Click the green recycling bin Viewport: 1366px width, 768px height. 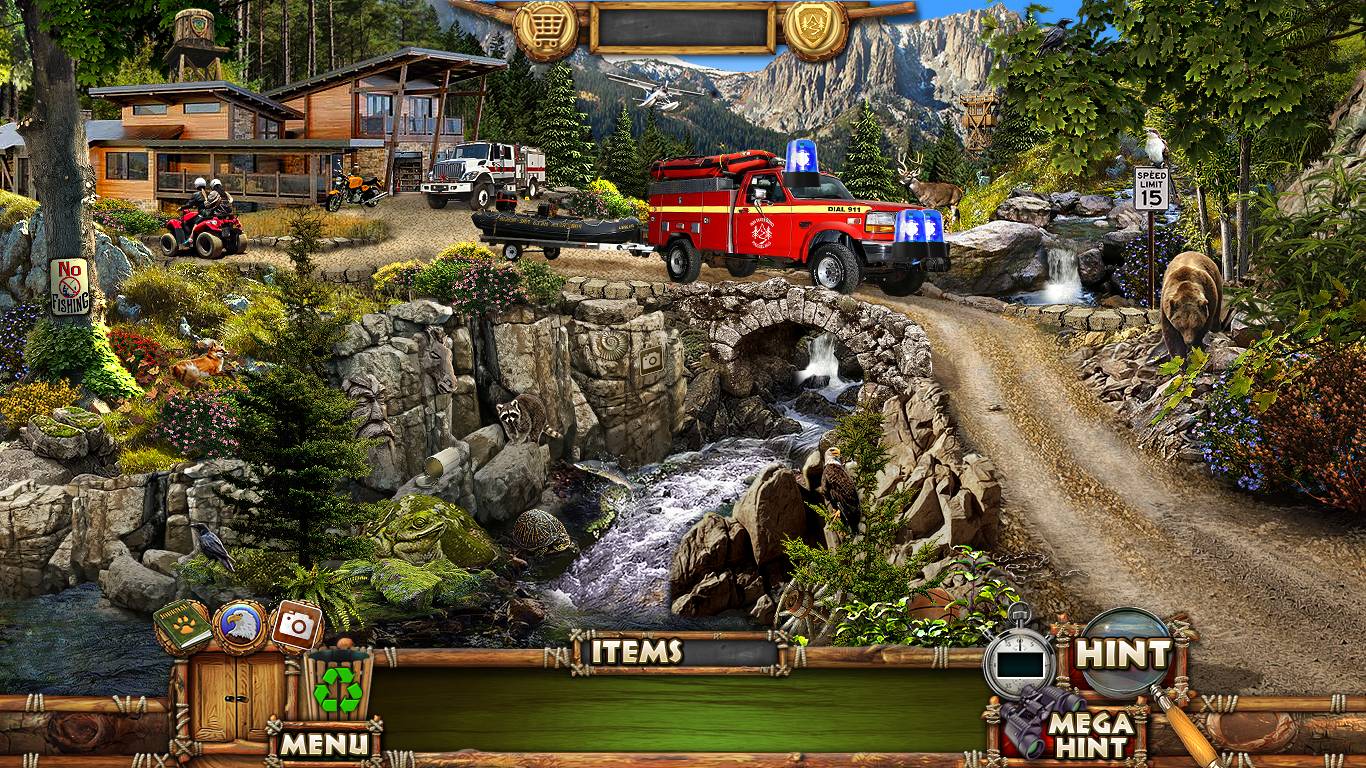(x=337, y=686)
